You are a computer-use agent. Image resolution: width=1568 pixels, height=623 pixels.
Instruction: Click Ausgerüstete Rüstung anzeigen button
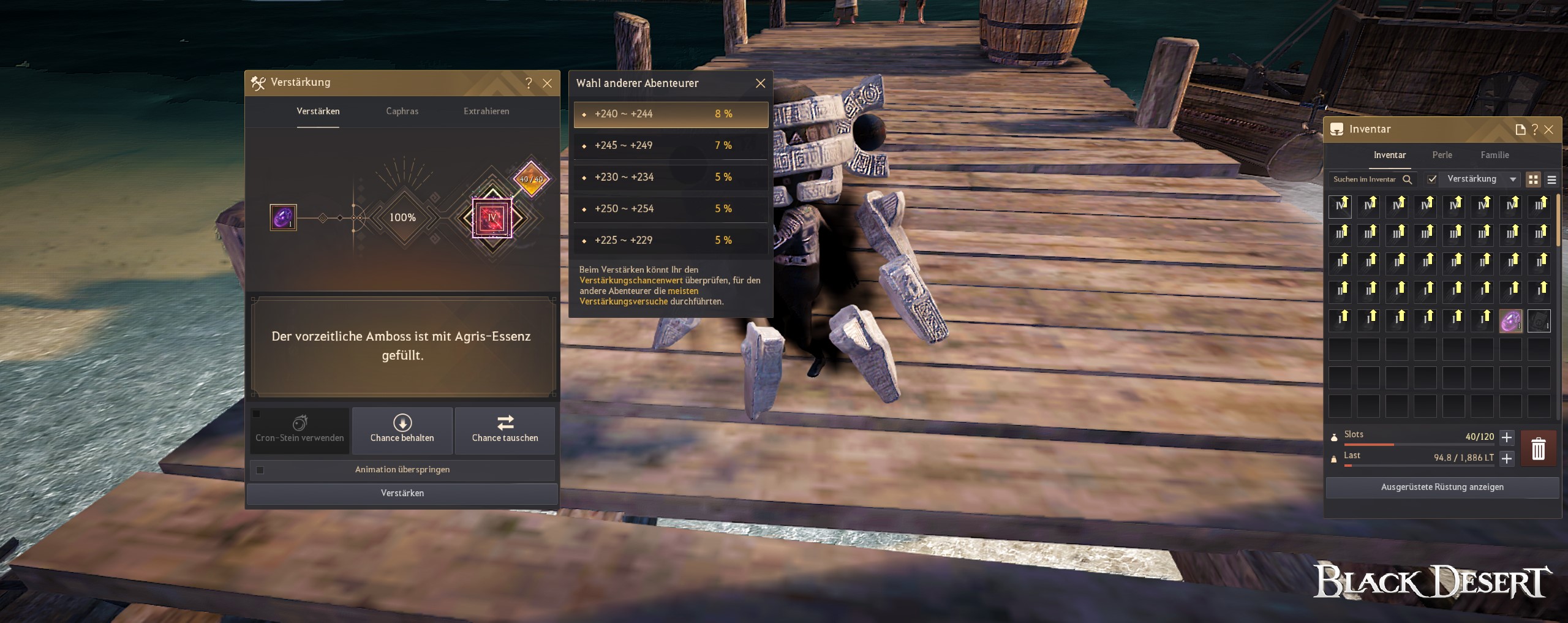[x=1442, y=487]
